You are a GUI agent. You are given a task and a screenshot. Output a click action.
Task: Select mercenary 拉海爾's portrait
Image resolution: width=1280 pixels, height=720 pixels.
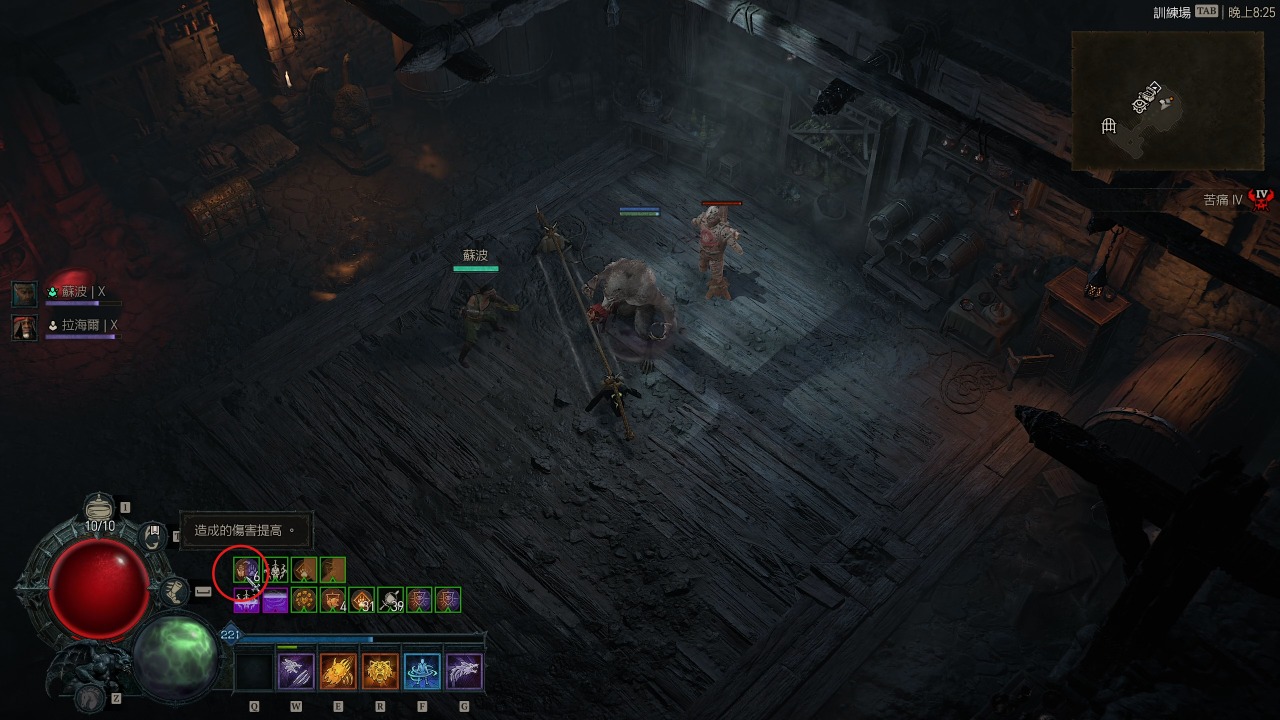25,326
